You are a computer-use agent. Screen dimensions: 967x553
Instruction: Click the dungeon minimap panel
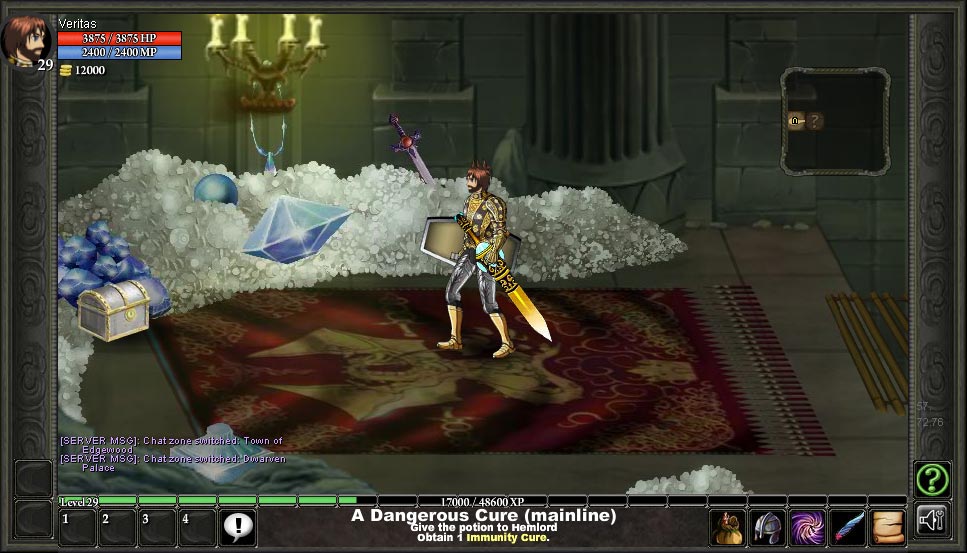(x=835, y=120)
